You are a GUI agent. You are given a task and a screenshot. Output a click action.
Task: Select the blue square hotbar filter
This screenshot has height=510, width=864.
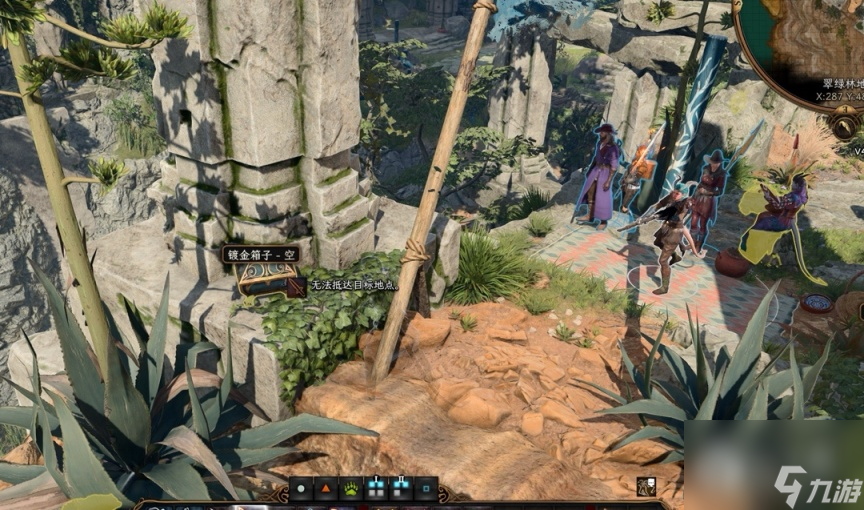point(426,489)
